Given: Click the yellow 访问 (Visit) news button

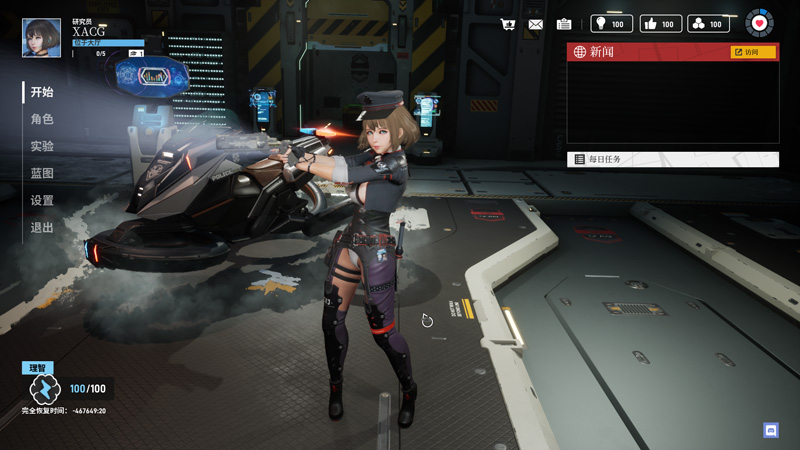Looking at the screenshot, I should pos(753,52).
